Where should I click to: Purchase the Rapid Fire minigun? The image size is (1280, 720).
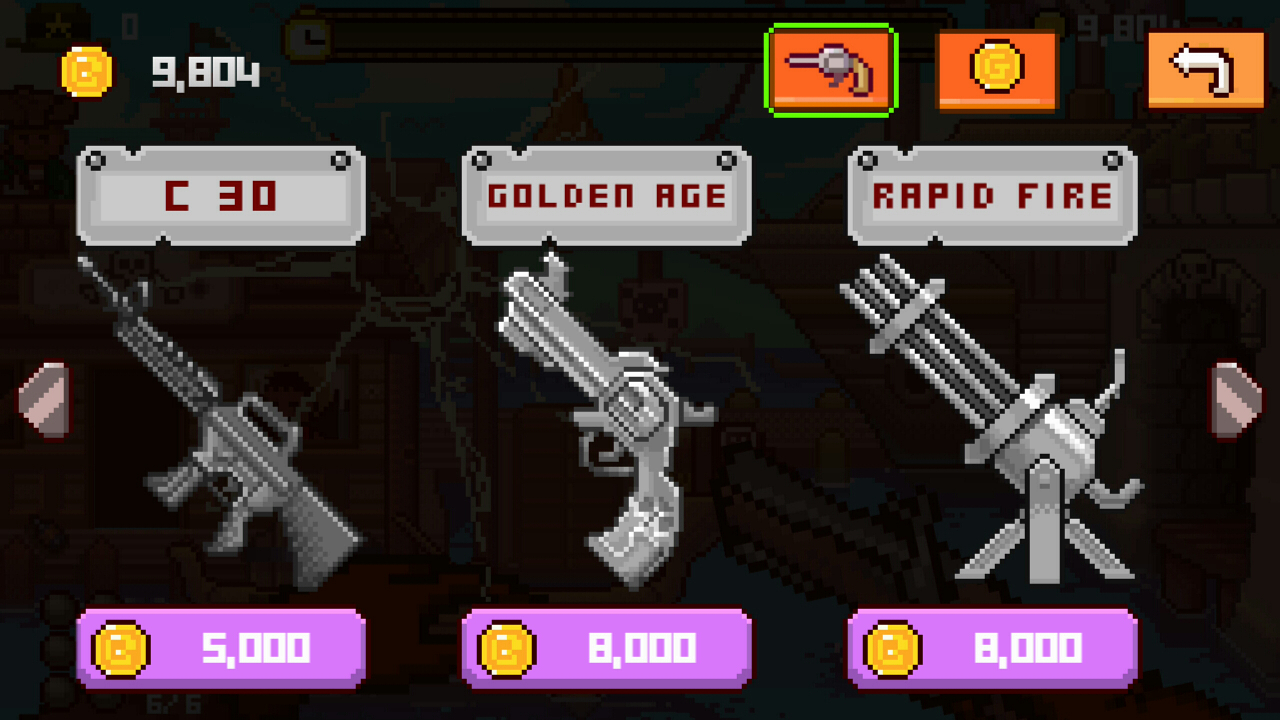tap(991, 648)
